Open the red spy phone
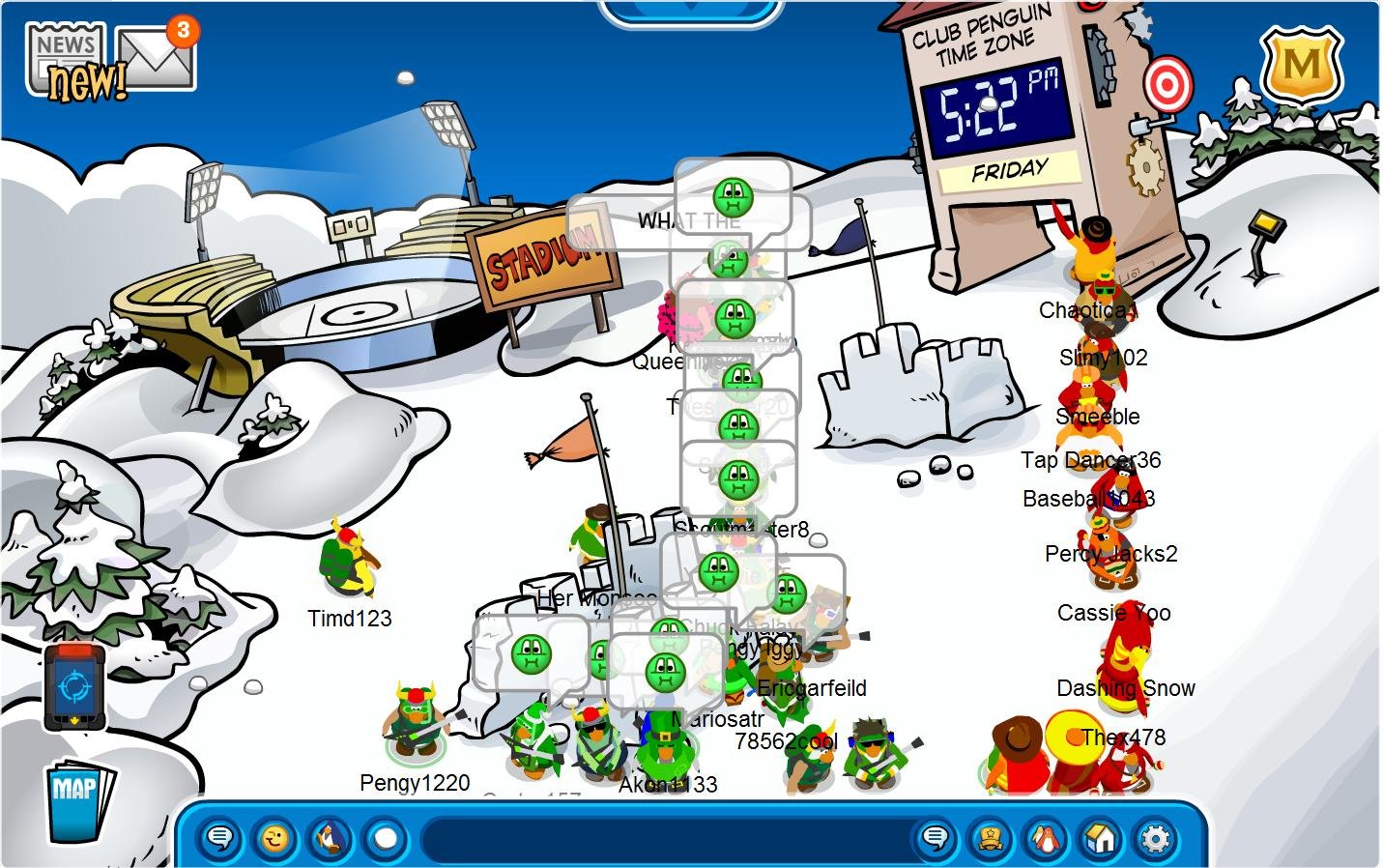 (x=73, y=686)
